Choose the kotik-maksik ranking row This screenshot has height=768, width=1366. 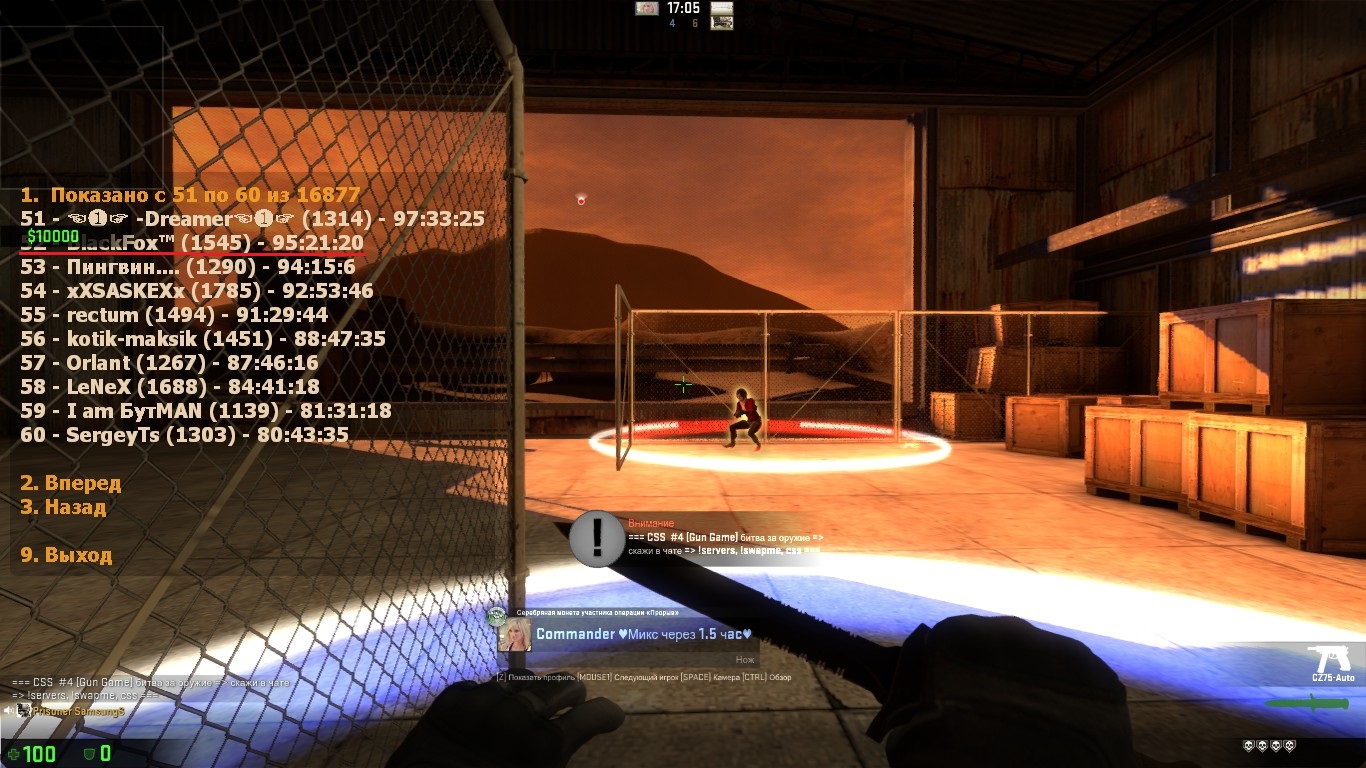point(202,339)
